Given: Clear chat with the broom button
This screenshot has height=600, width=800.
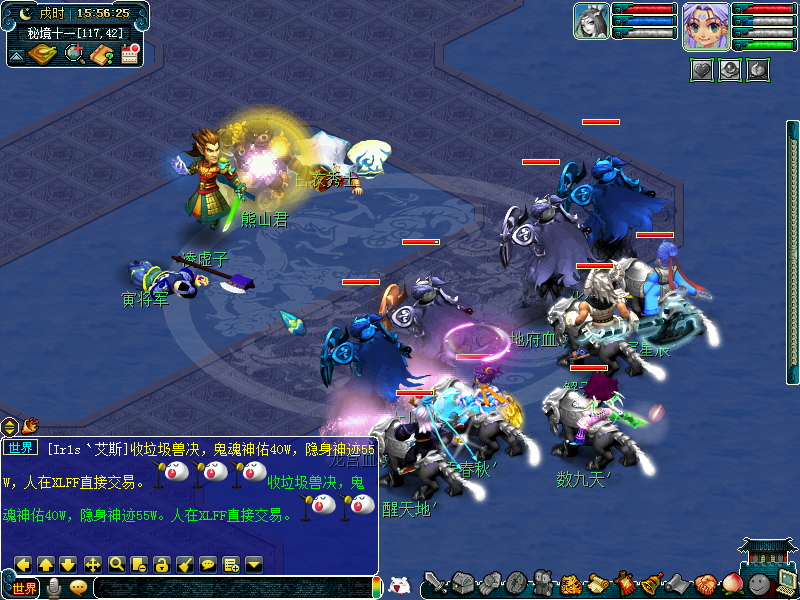Looking at the screenshot, I should pyautogui.click(x=185, y=564).
